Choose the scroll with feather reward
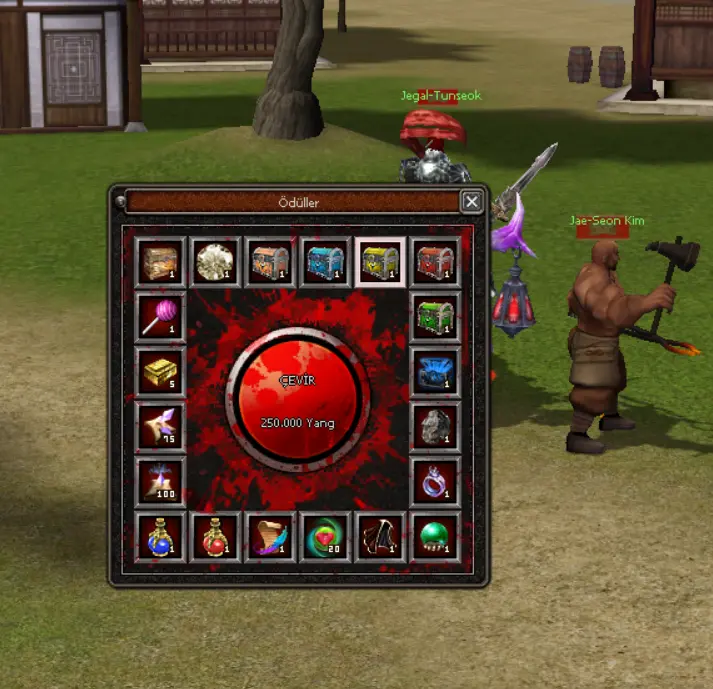This screenshot has height=689, width=713. point(271,538)
